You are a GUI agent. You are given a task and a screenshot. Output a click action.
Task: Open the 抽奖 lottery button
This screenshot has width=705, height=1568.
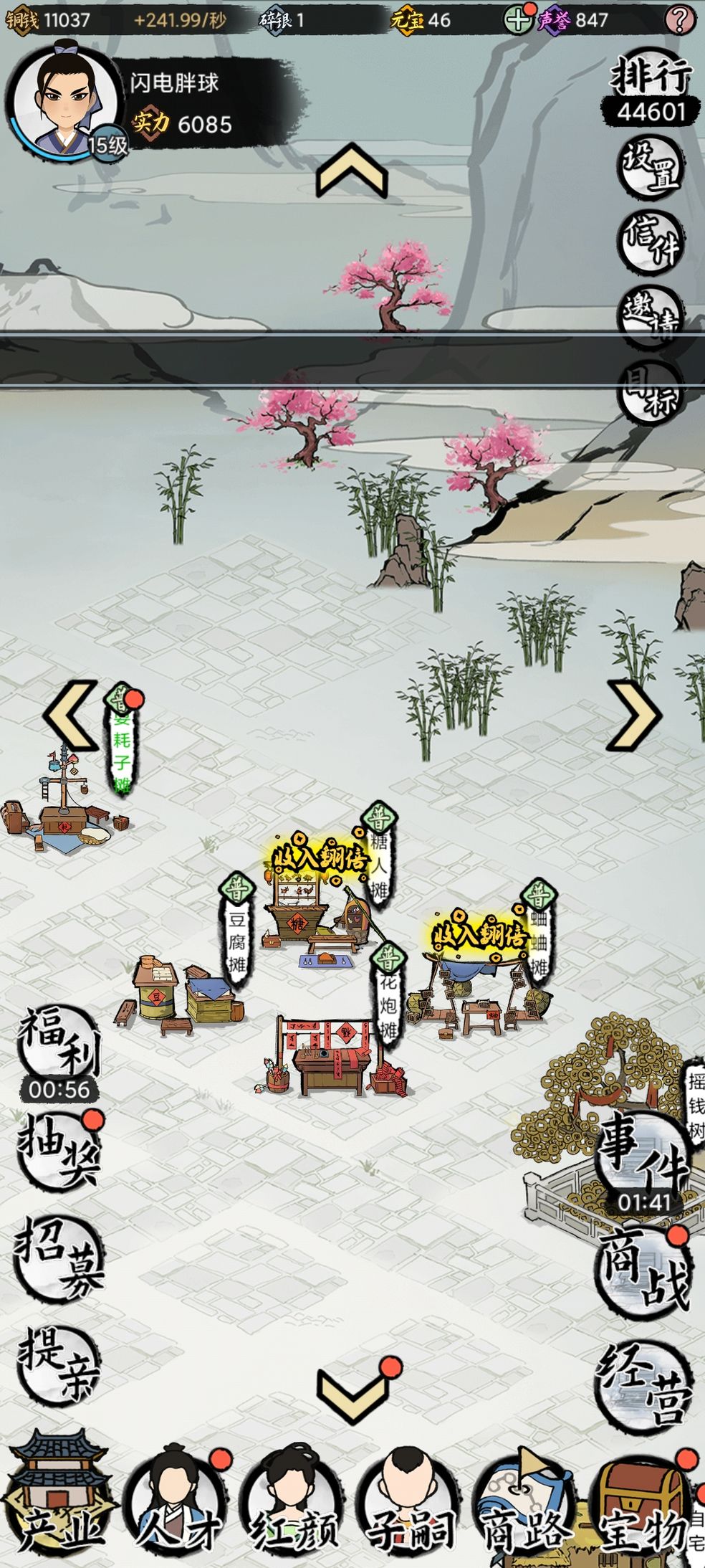tap(60, 1152)
